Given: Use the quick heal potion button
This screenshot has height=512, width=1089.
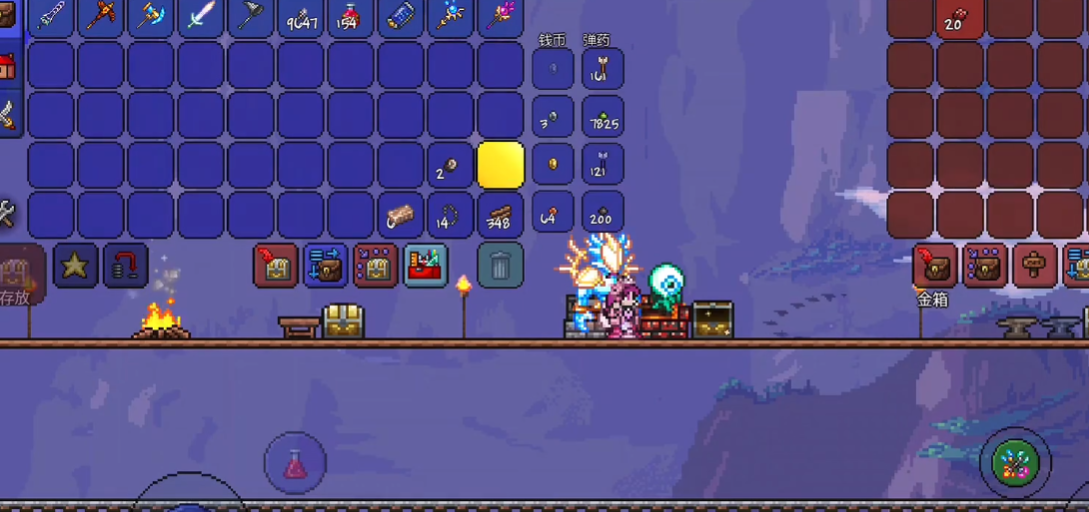Looking at the screenshot, I should pos(294,463).
